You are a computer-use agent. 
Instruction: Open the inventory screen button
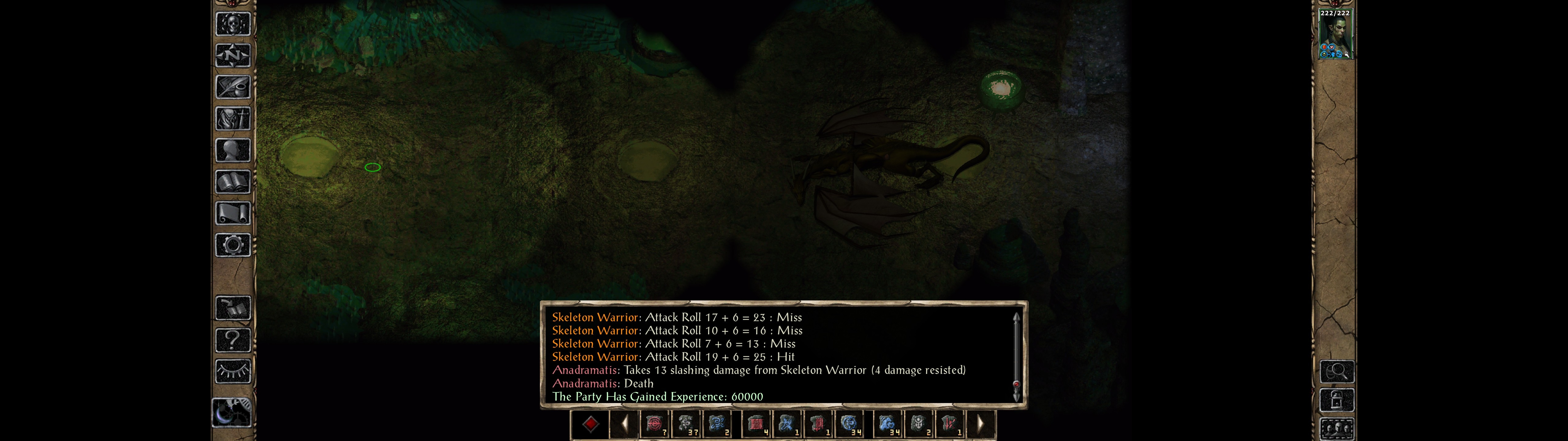(x=232, y=118)
